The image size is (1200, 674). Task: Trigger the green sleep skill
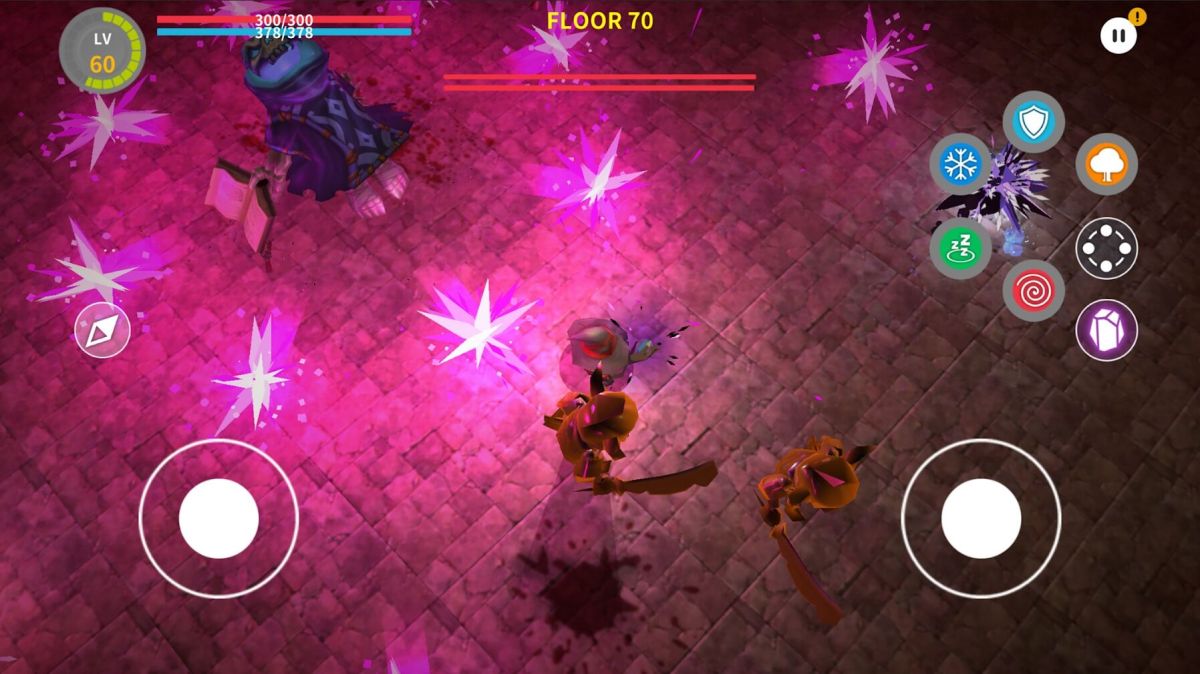[960, 248]
